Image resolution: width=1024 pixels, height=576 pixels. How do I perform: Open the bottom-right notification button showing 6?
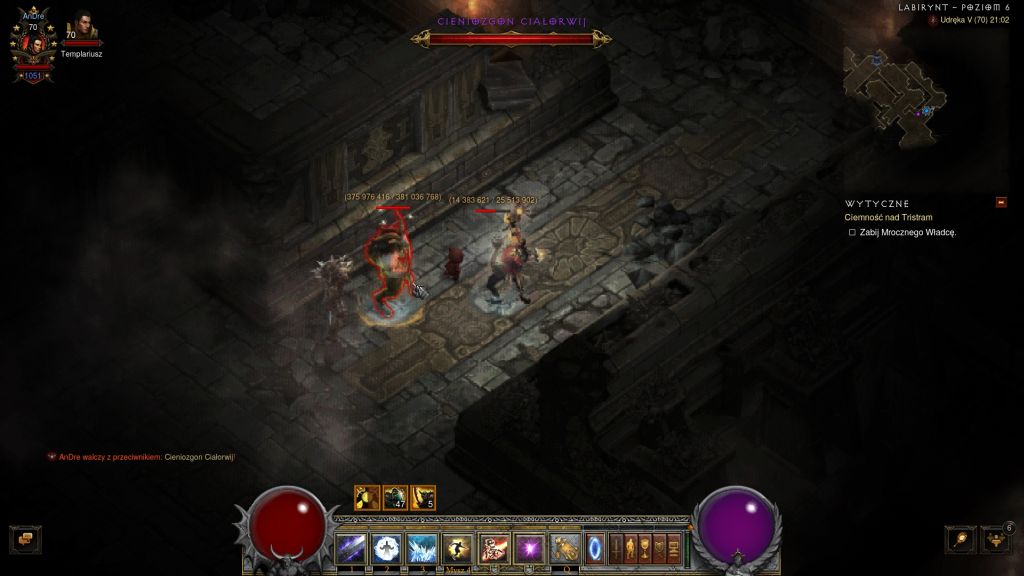(x=995, y=539)
